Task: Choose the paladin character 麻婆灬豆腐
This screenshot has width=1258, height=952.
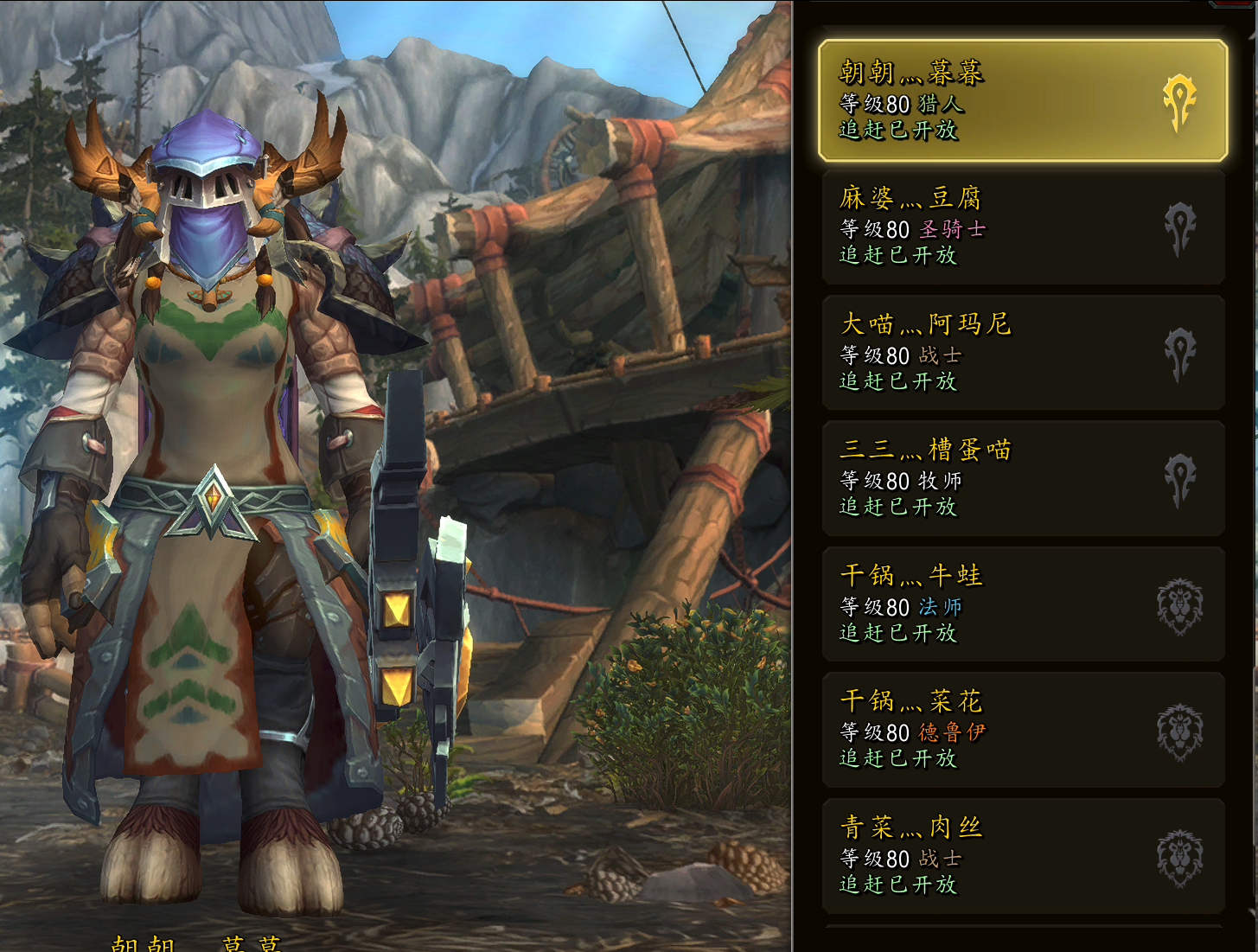Action: 1022,227
